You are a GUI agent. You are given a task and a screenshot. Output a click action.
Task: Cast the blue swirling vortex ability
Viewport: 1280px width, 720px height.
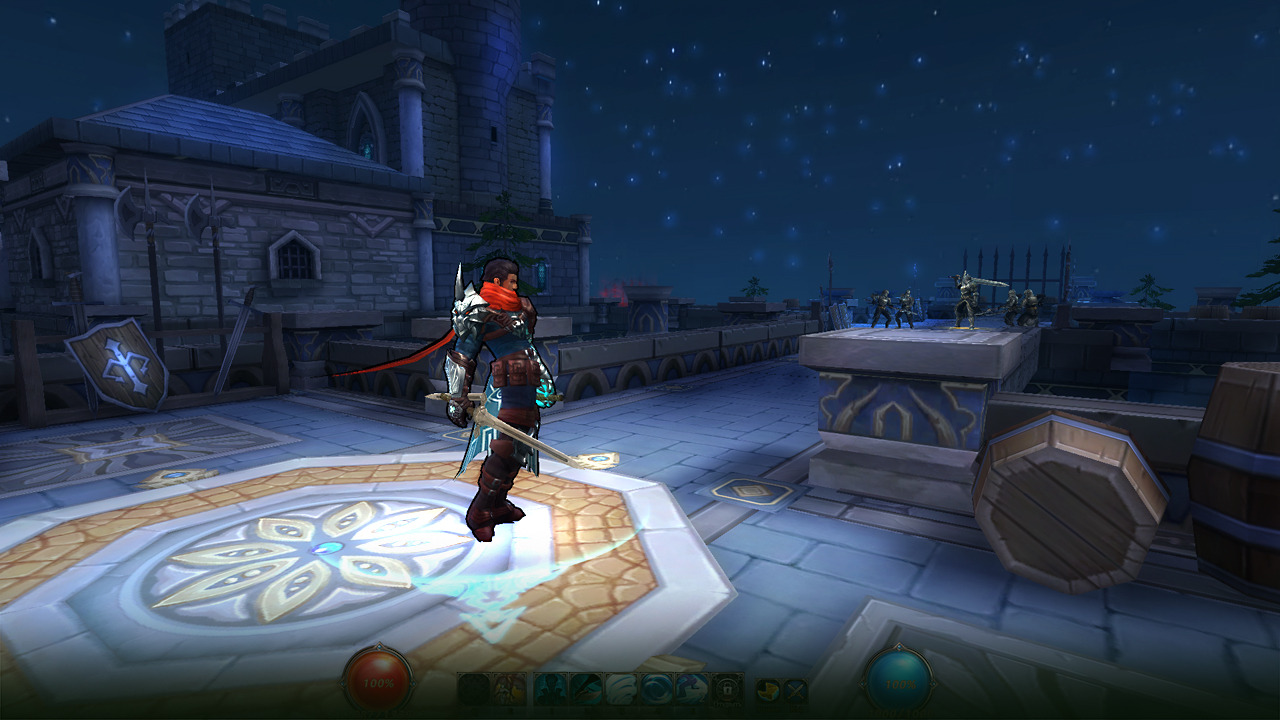pyautogui.click(x=657, y=689)
